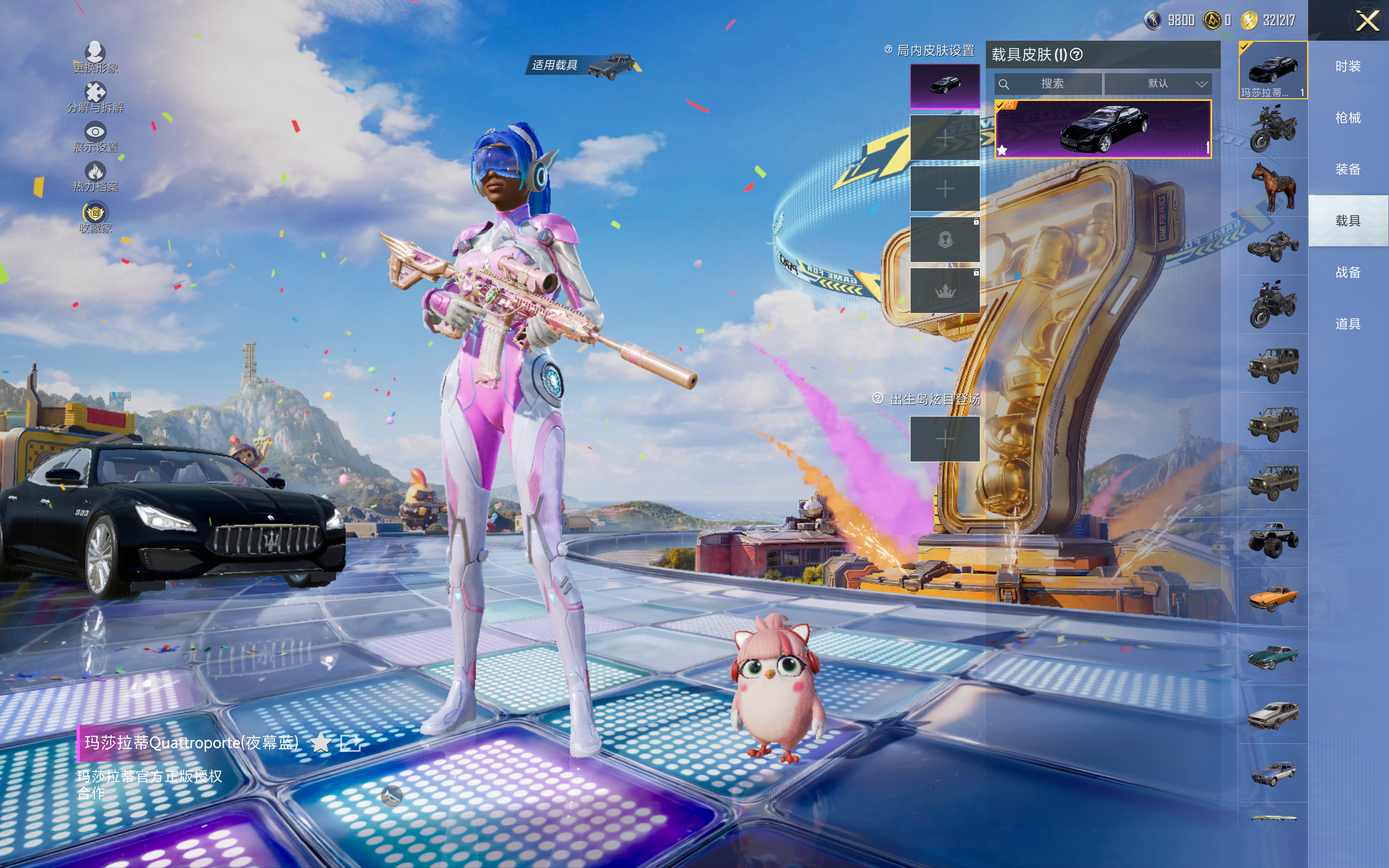Open the 道具 tab
This screenshot has width=1389, height=868.
coord(1348,324)
